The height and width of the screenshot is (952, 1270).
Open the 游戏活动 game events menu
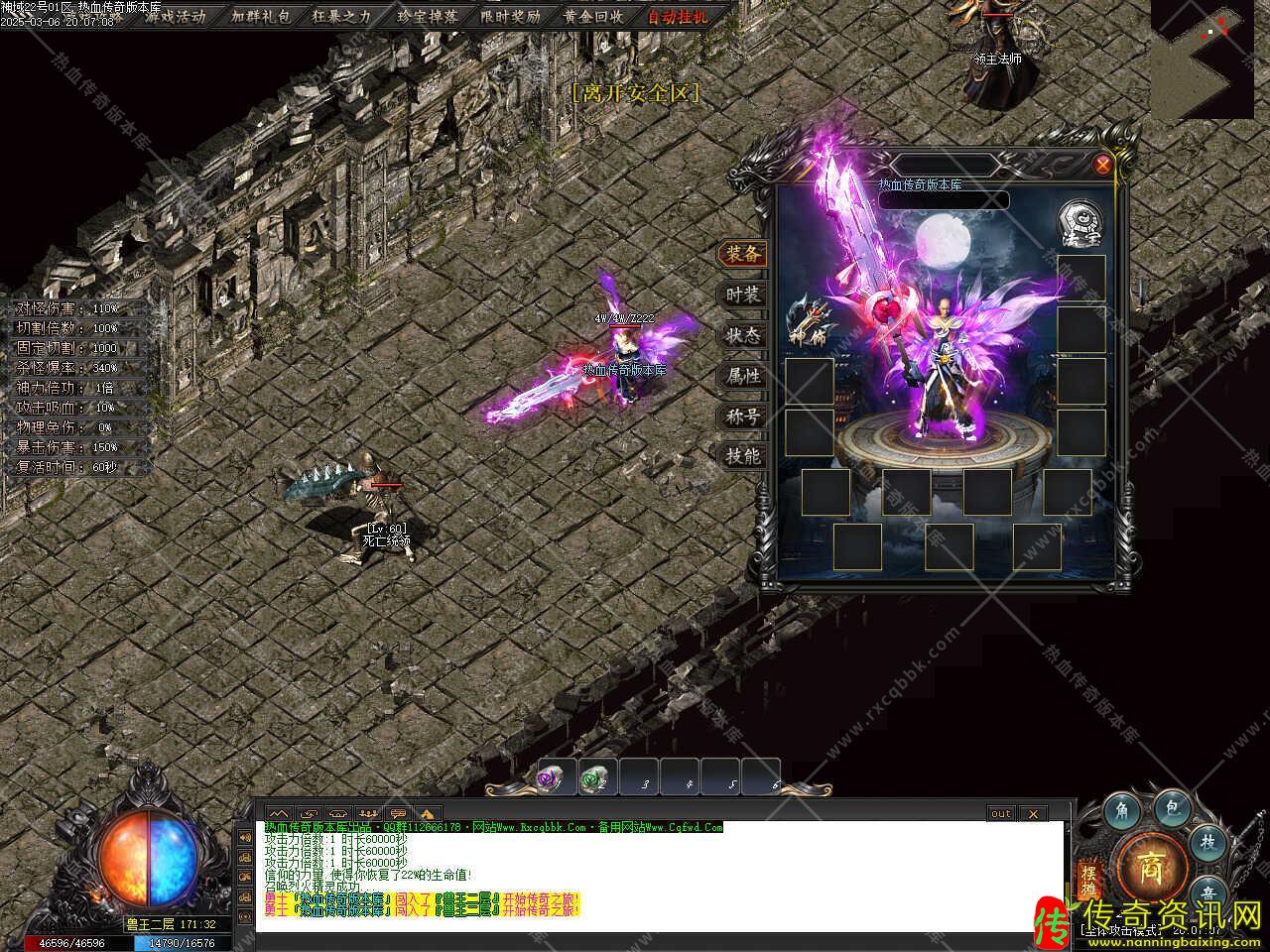click(175, 16)
